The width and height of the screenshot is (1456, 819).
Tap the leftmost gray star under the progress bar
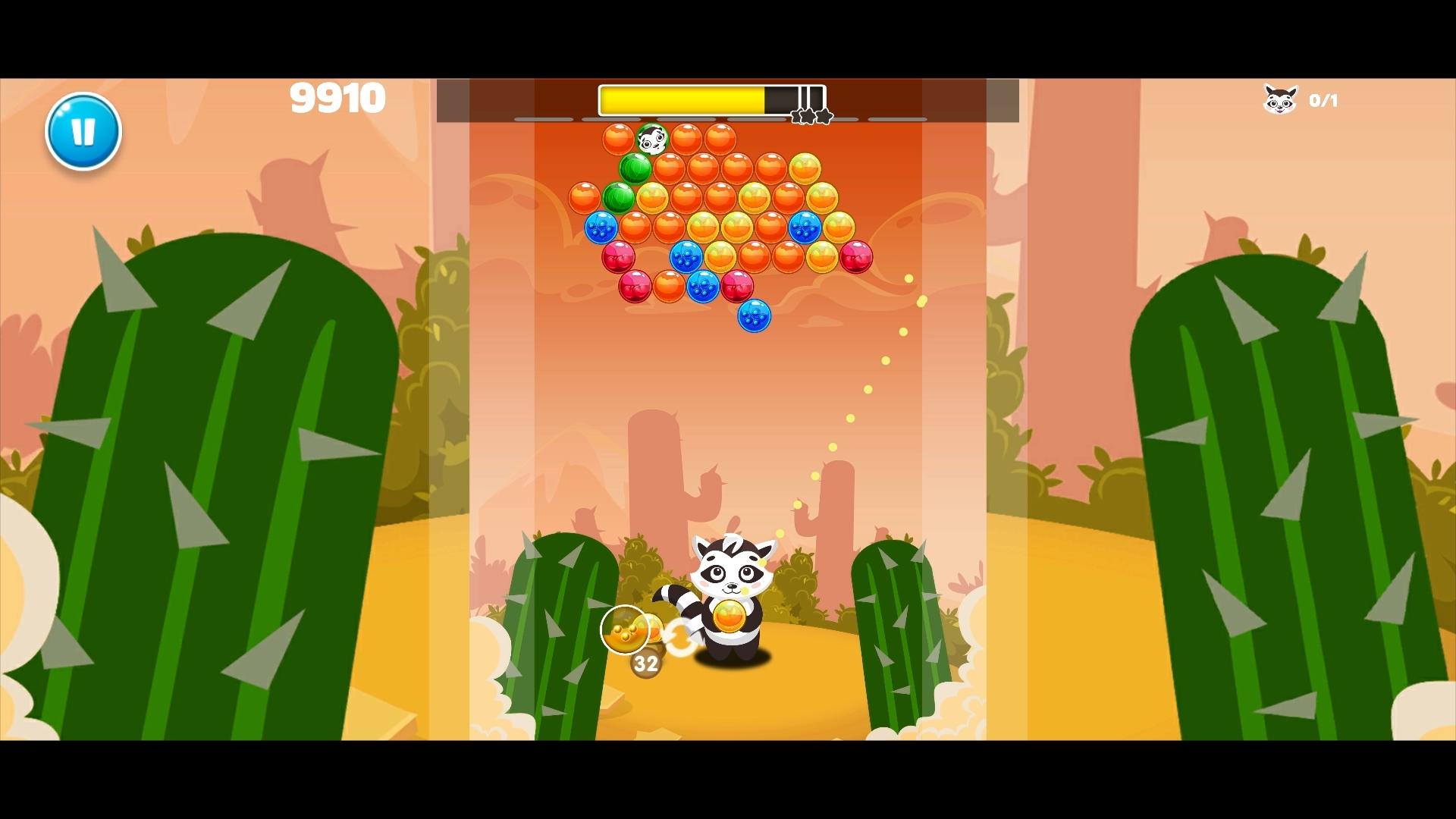point(795,116)
